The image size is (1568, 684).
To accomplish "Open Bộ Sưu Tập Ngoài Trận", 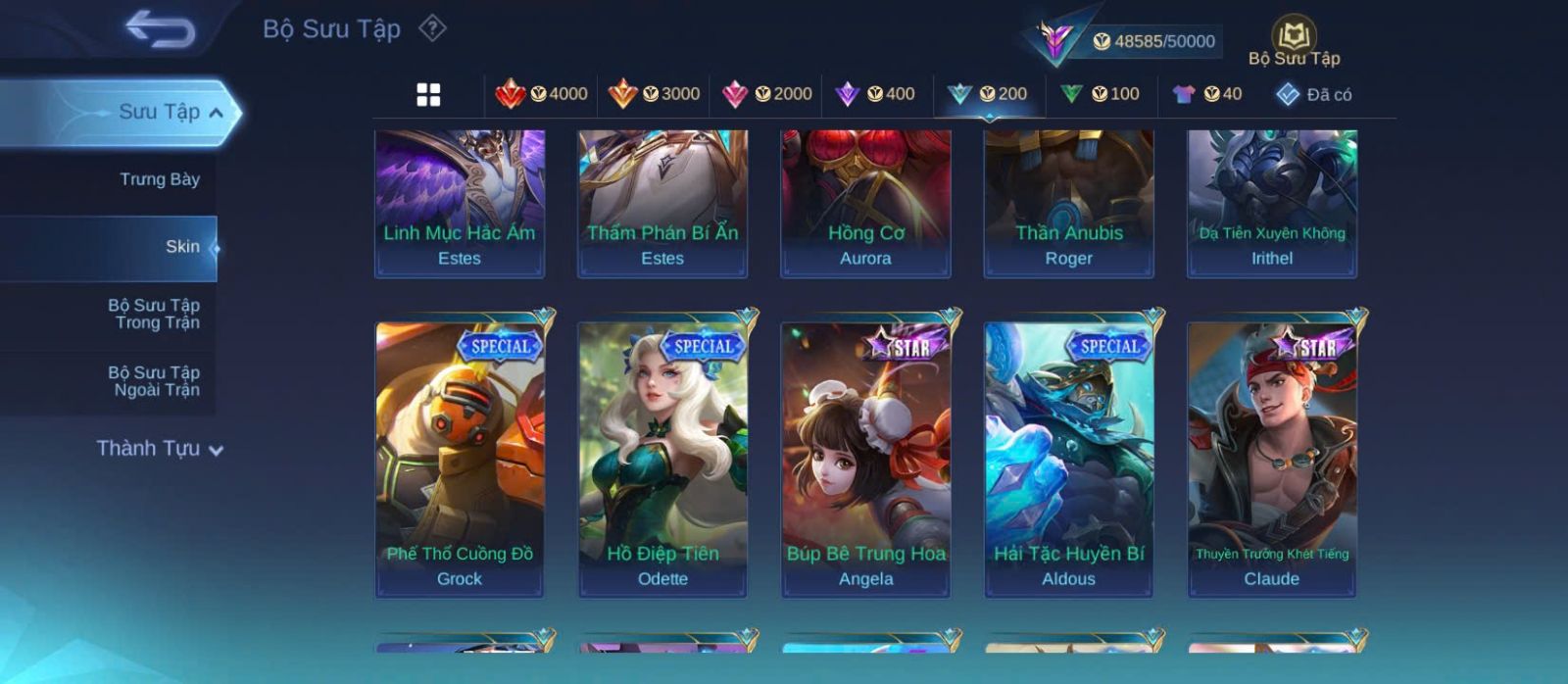I will coord(155,381).
